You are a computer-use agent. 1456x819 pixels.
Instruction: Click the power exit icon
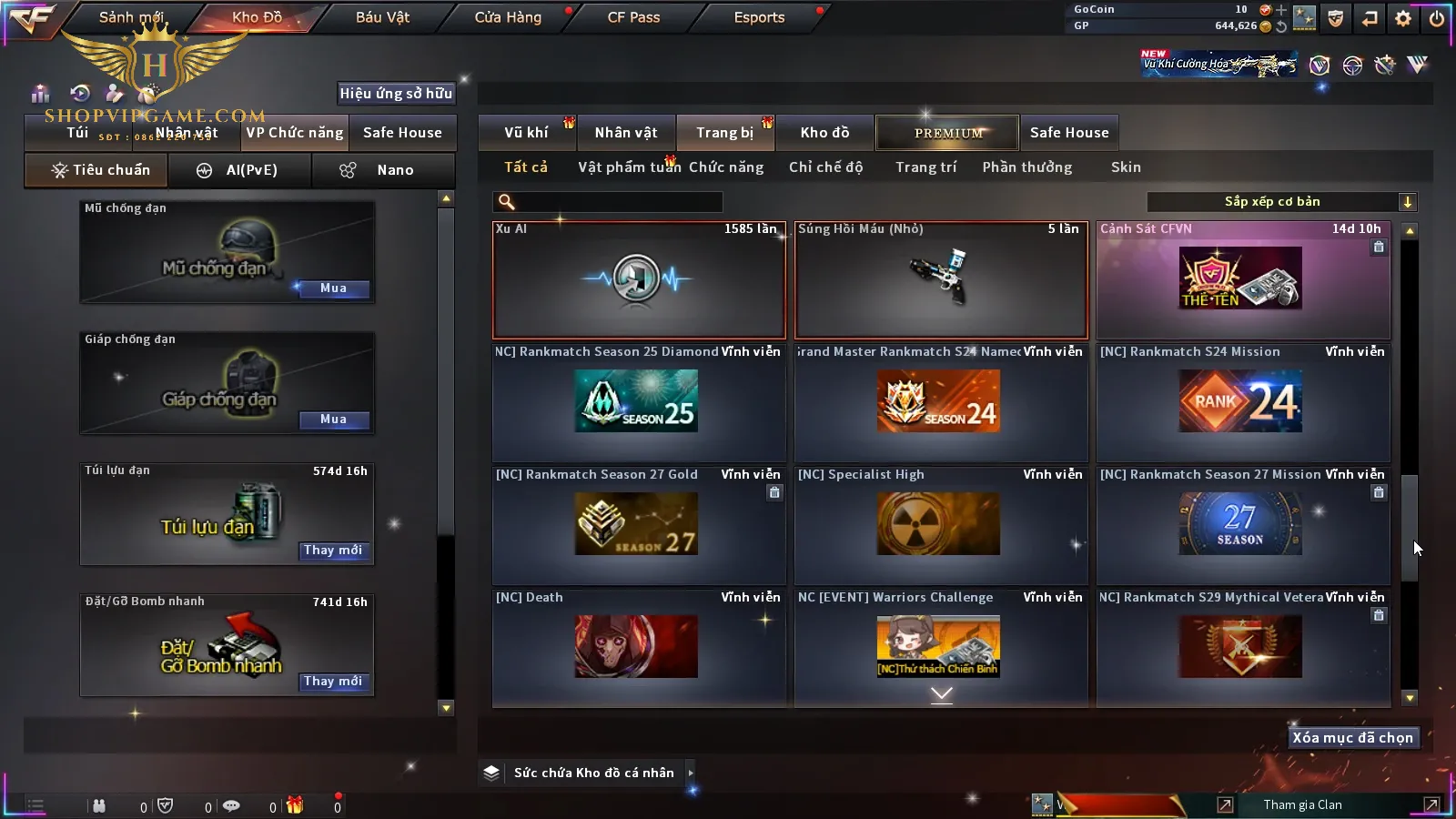tap(1436, 18)
